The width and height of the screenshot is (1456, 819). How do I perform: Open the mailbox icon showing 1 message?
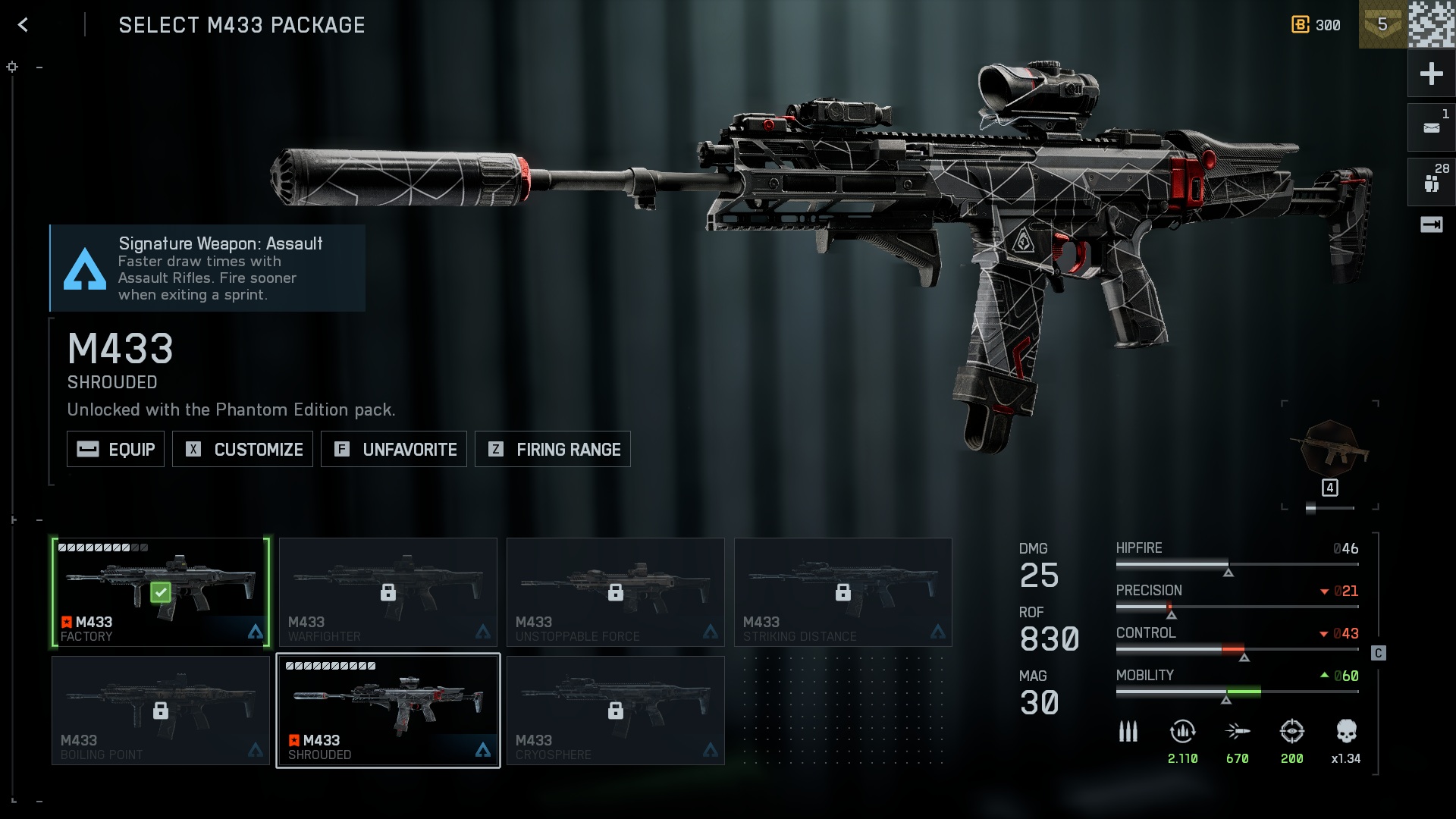pos(1432,127)
